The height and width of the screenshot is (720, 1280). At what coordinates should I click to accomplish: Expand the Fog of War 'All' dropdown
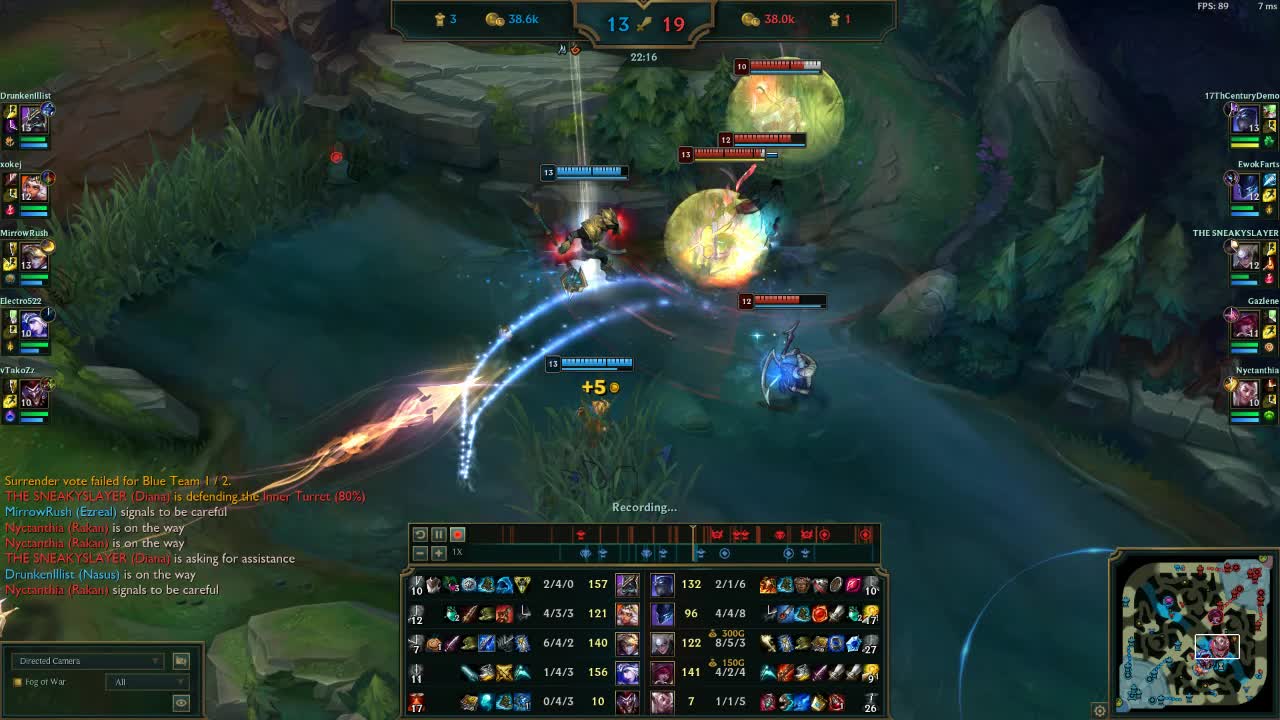(x=147, y=681)
